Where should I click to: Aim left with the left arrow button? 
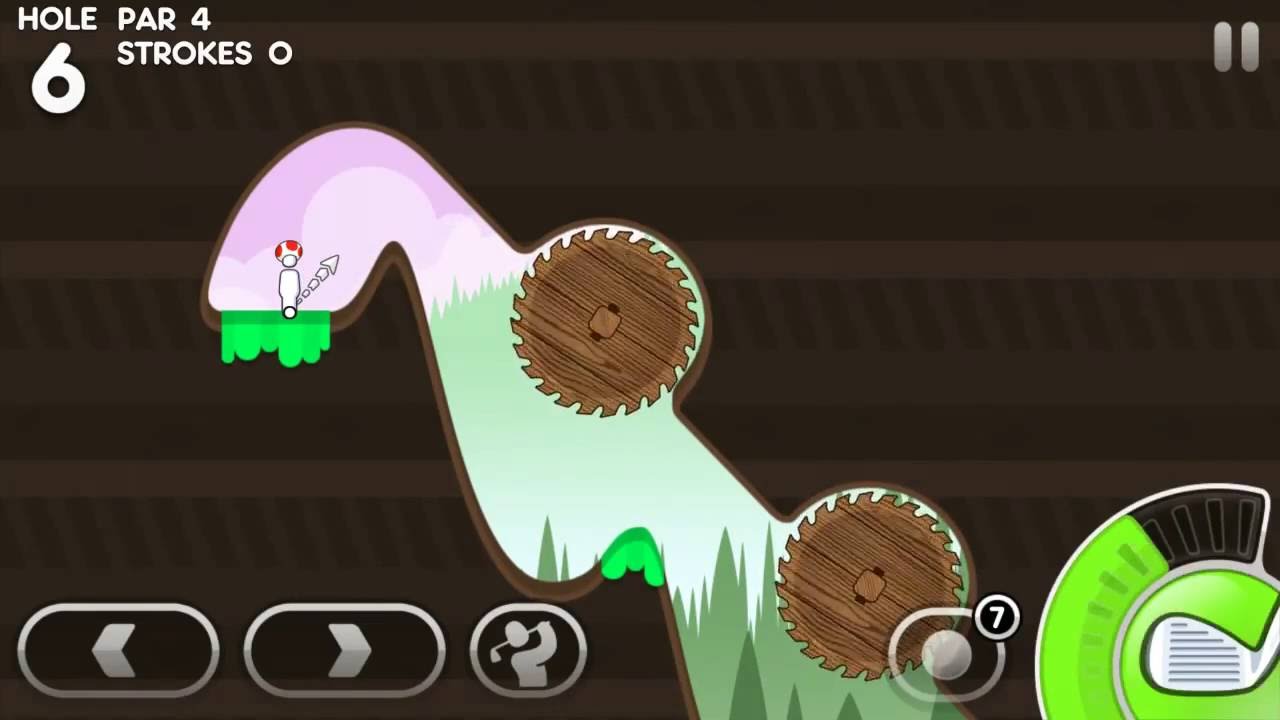118,651
